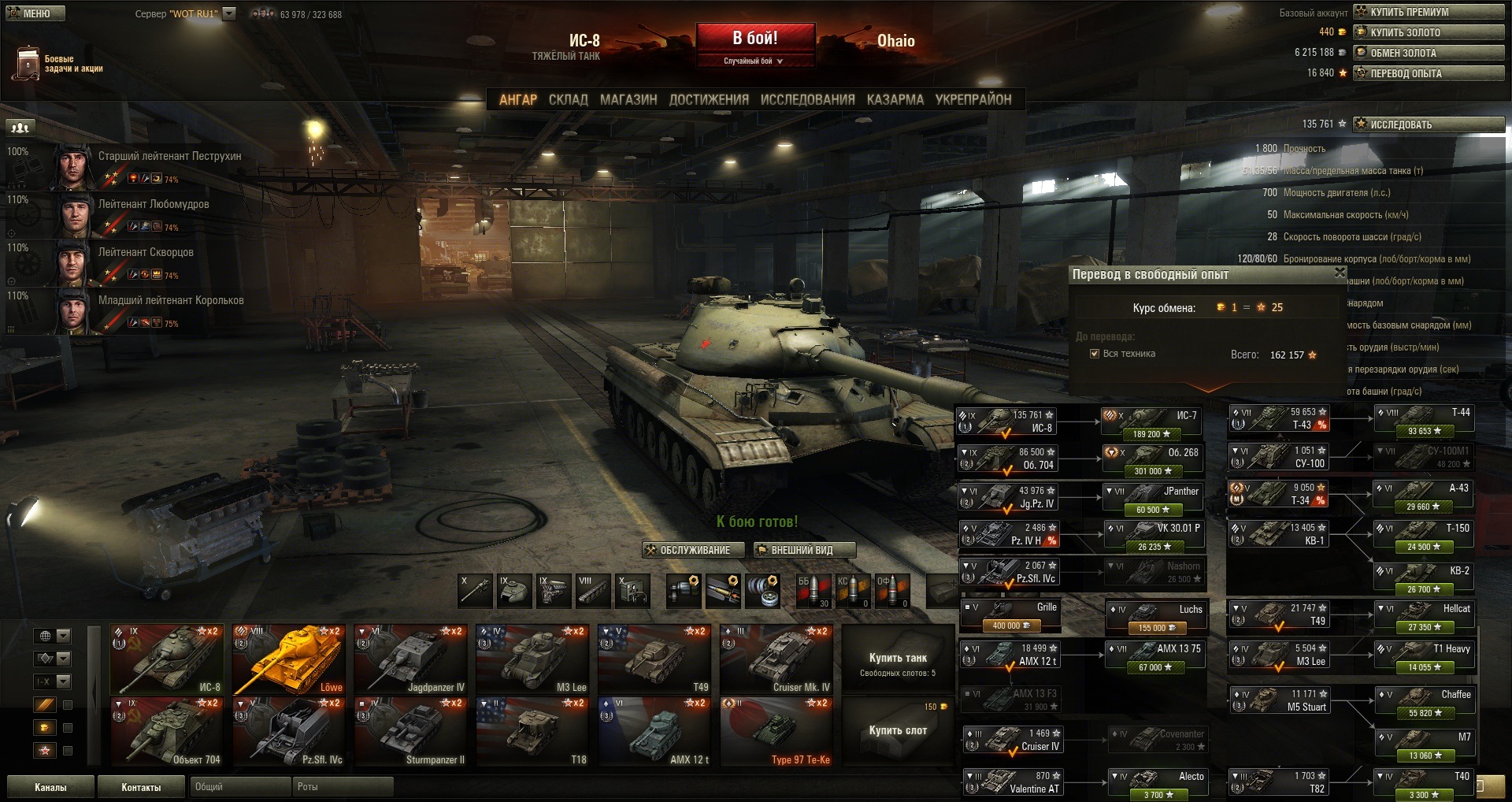Screen dimensions: 1512x802
Task: Click the ОБМЕН ЗОЛОТА button
Action: click(x=1428, y=53)
